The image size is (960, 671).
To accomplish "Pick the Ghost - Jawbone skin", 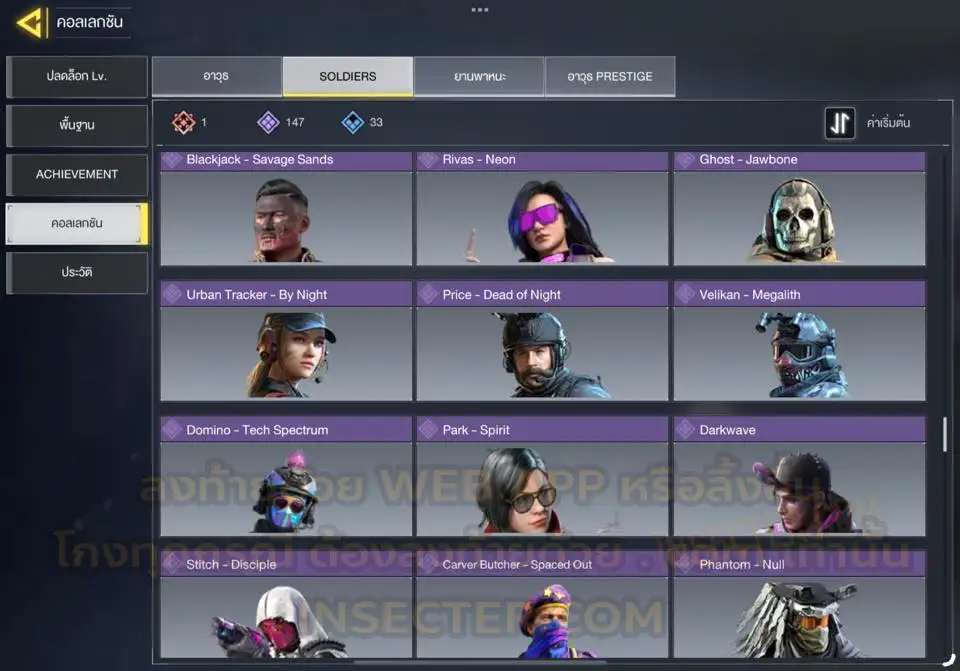I will point(799,208).
